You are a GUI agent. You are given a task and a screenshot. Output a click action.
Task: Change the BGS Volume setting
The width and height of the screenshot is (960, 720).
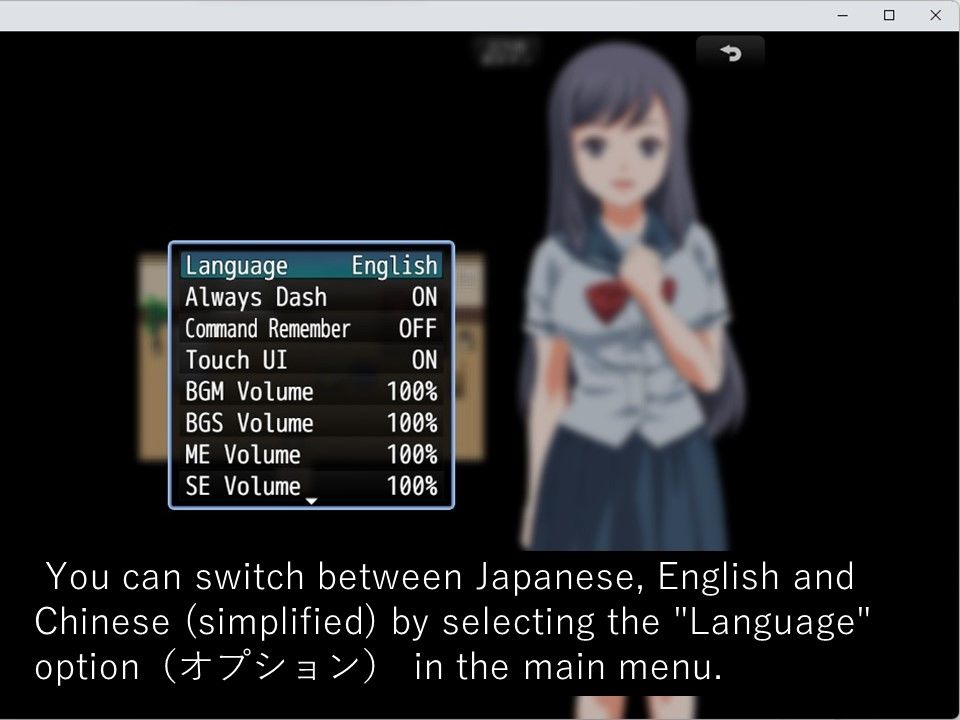coord(311,423)
